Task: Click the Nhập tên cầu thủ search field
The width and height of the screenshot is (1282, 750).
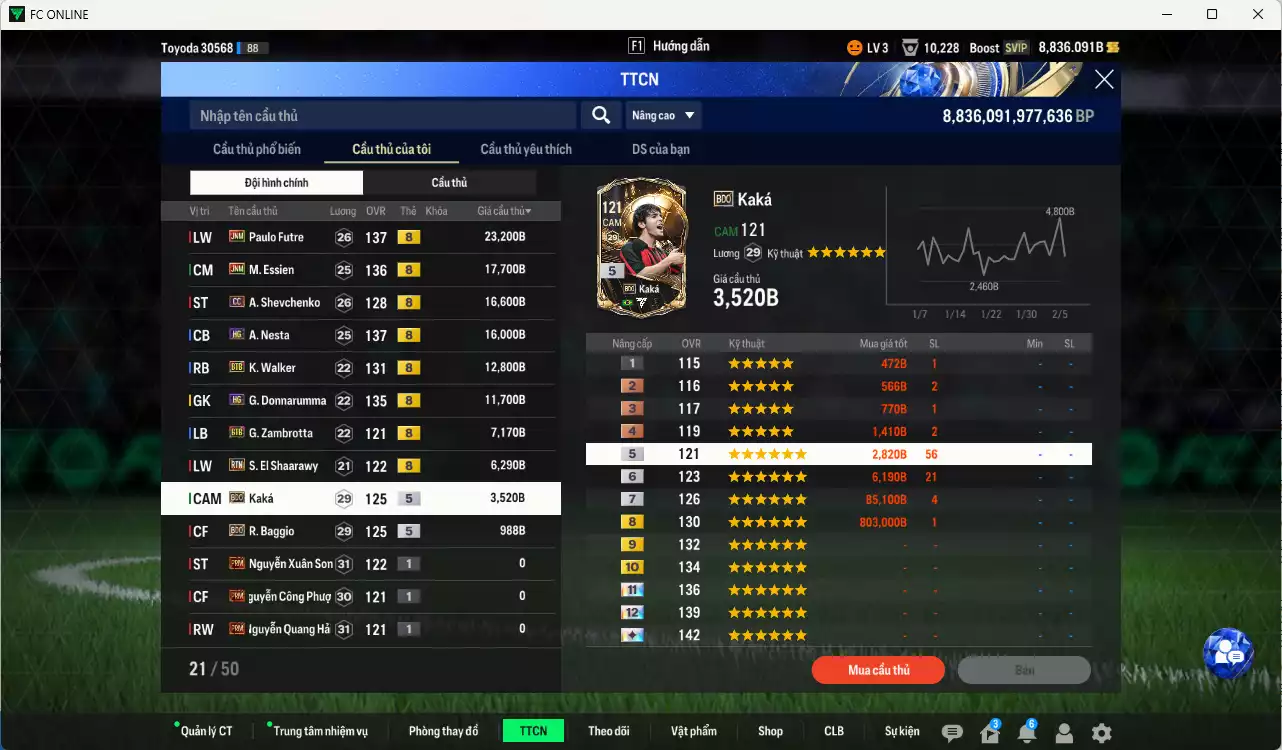Action: point(380,115)
